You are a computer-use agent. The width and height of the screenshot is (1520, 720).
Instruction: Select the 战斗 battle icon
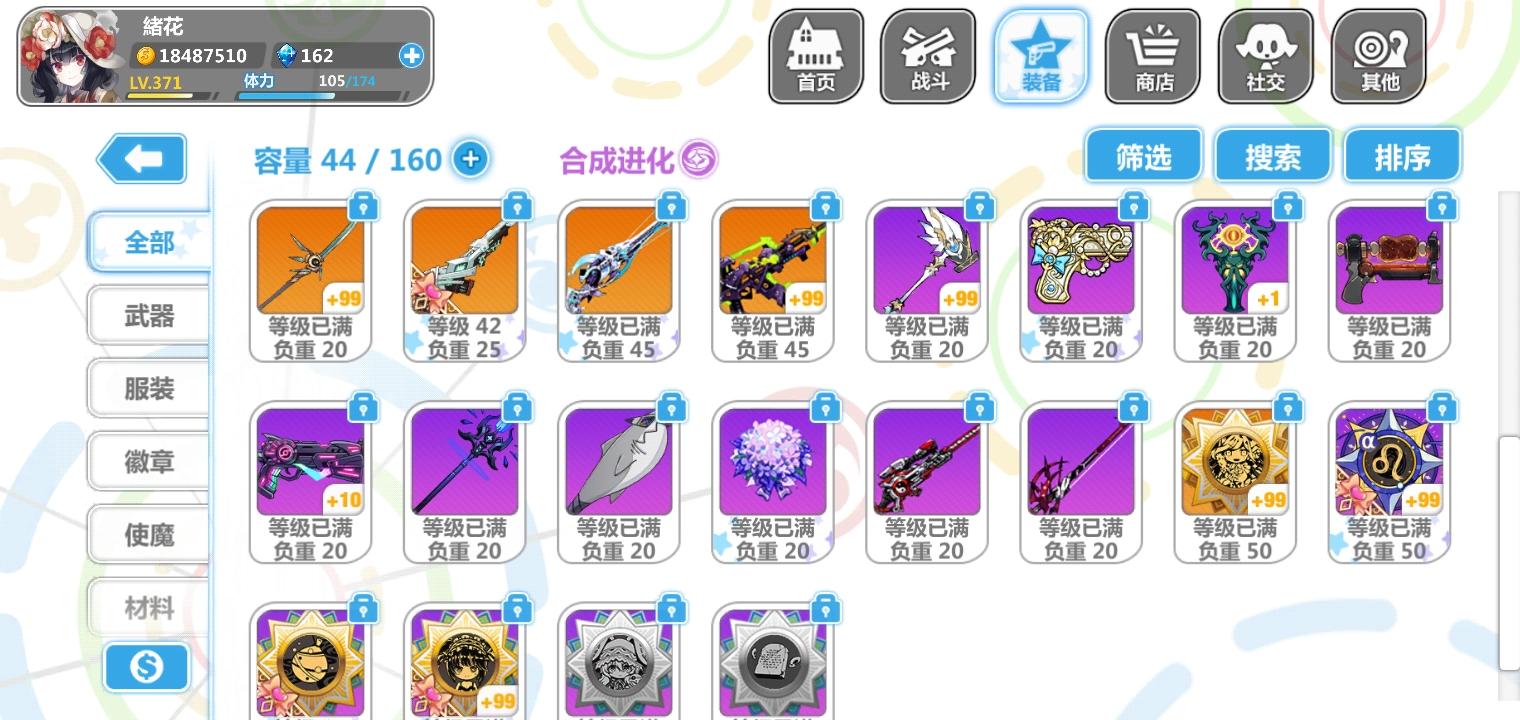pos(927,57)
